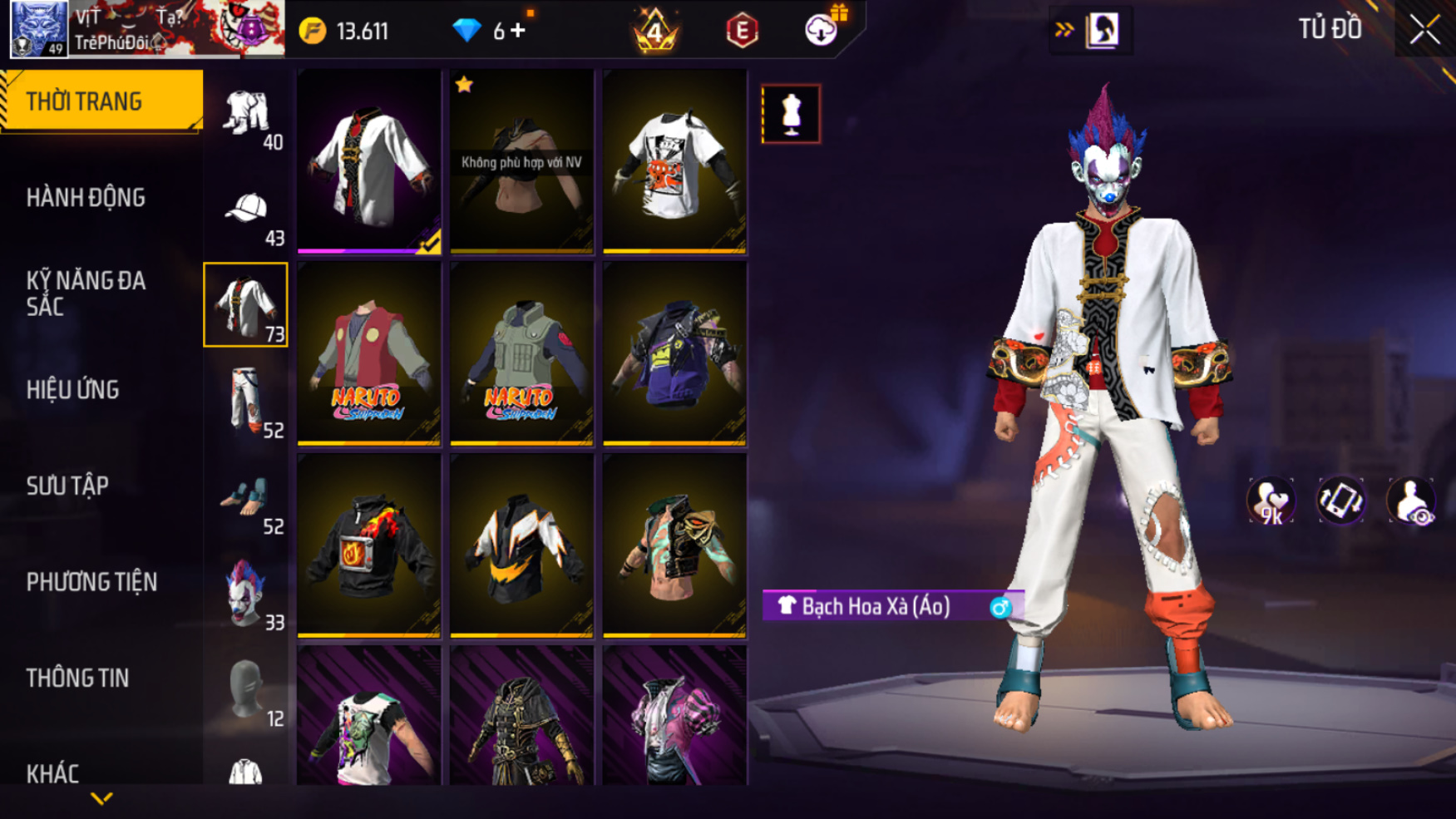Tap the heart likes icon showing 9k
1456x819 pixels.
(1270, 501)
